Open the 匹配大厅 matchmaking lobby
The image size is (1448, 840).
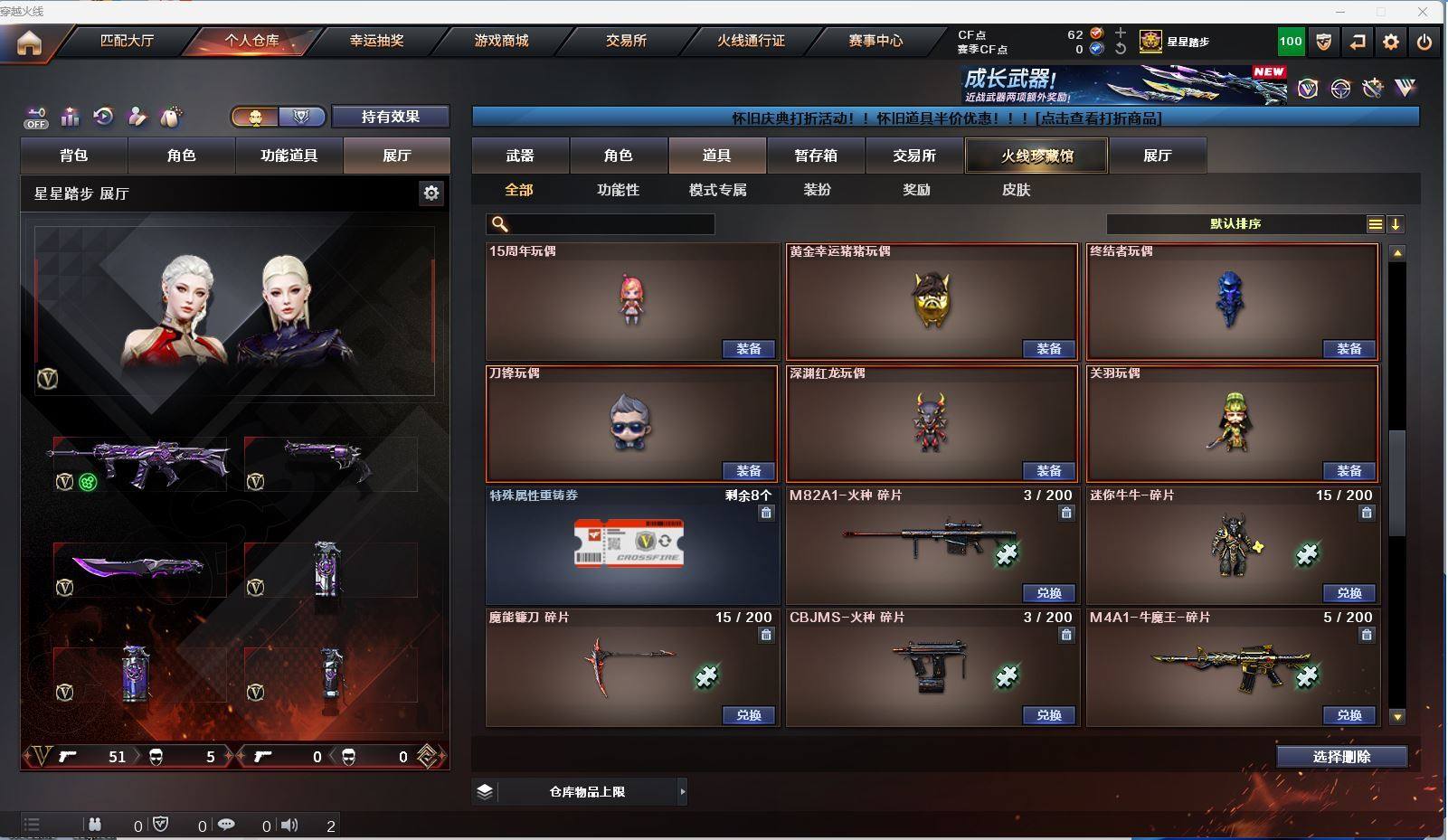[x=127, y=41]
